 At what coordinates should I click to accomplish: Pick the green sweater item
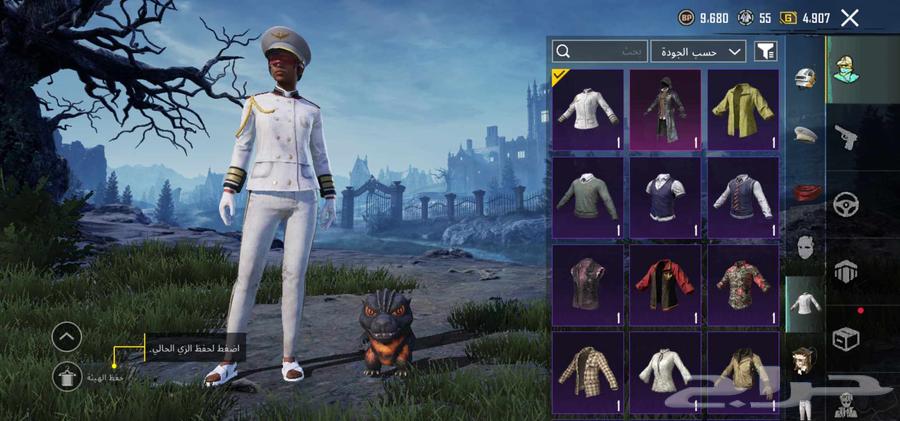(x=587, y=196)
